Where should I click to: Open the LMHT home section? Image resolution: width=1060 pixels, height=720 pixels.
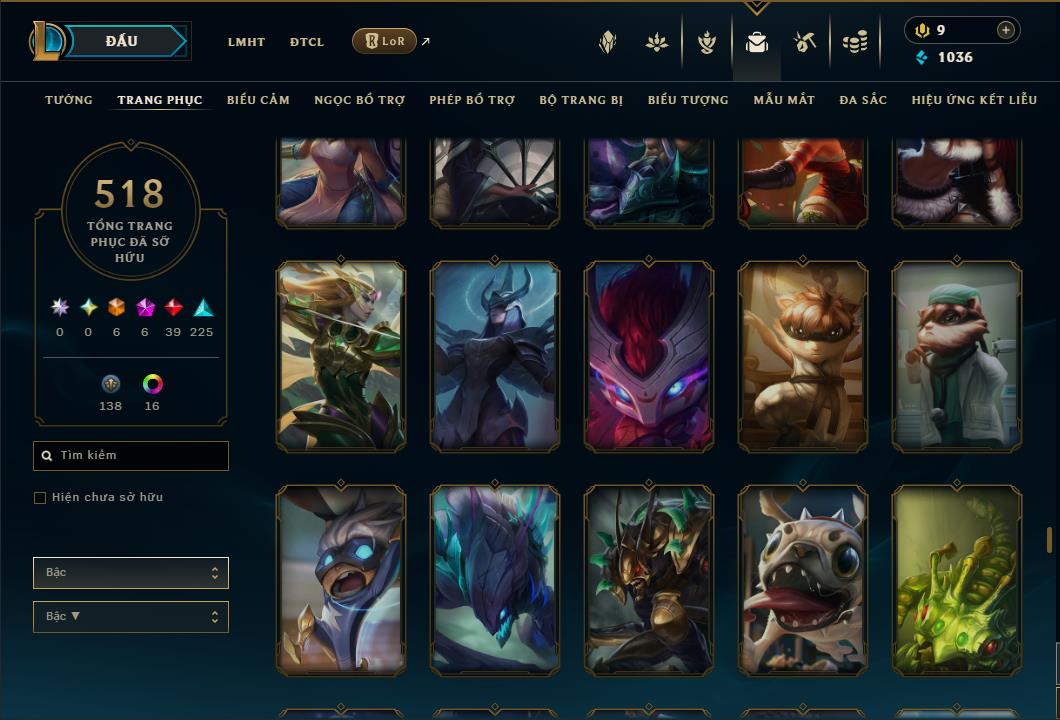(246, 42)
